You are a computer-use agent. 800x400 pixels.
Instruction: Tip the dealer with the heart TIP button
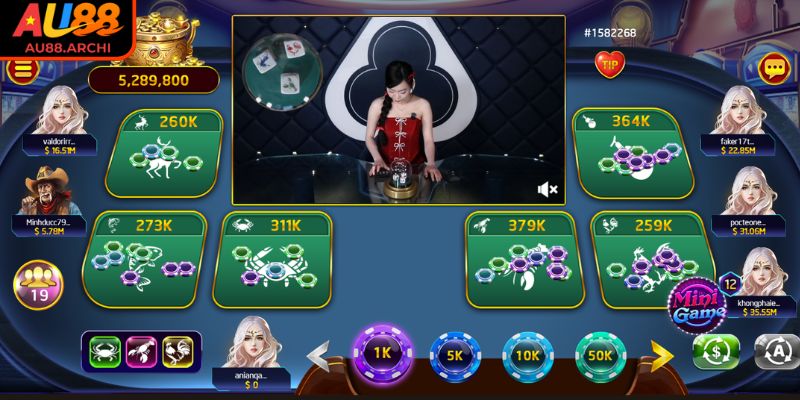[609, 65]
